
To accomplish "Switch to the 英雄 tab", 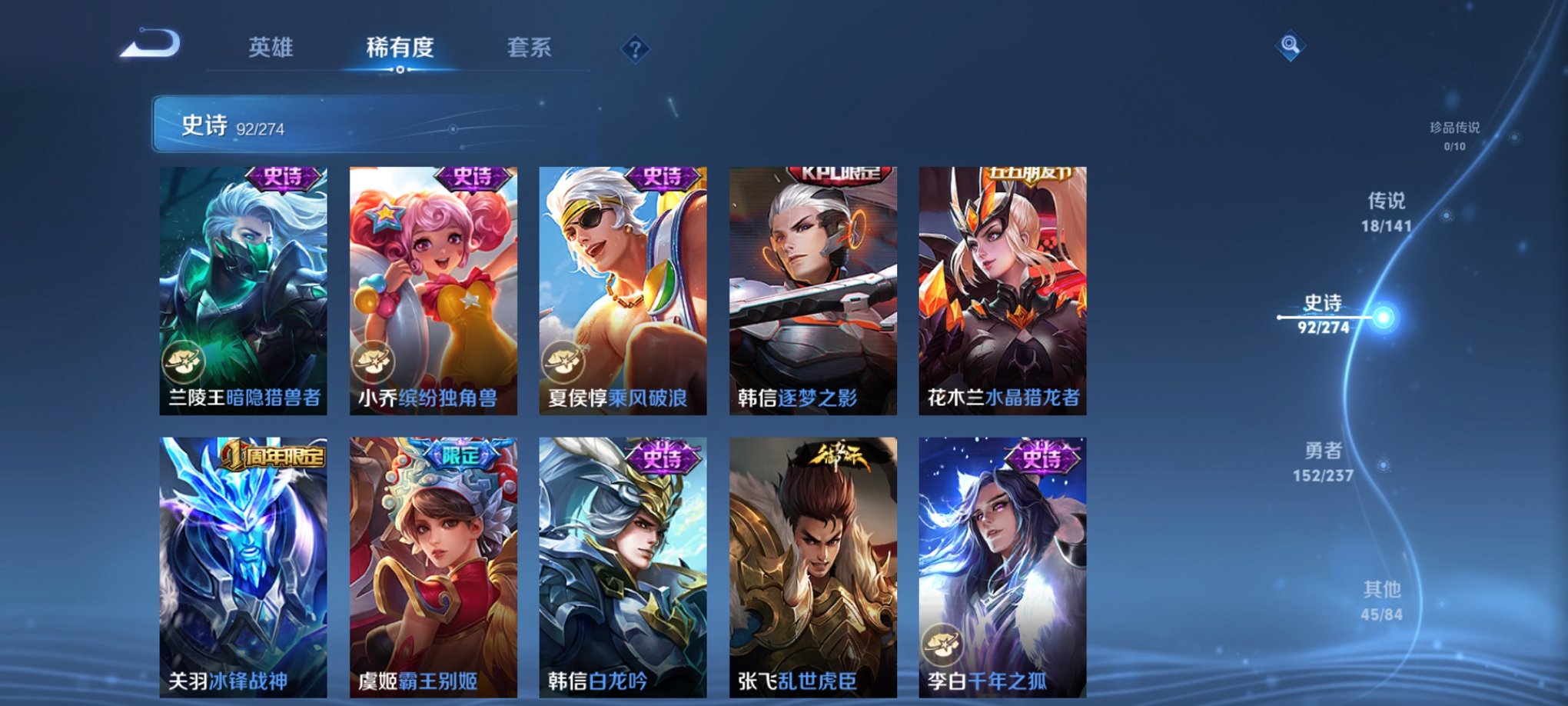I will tap(270, 48).
